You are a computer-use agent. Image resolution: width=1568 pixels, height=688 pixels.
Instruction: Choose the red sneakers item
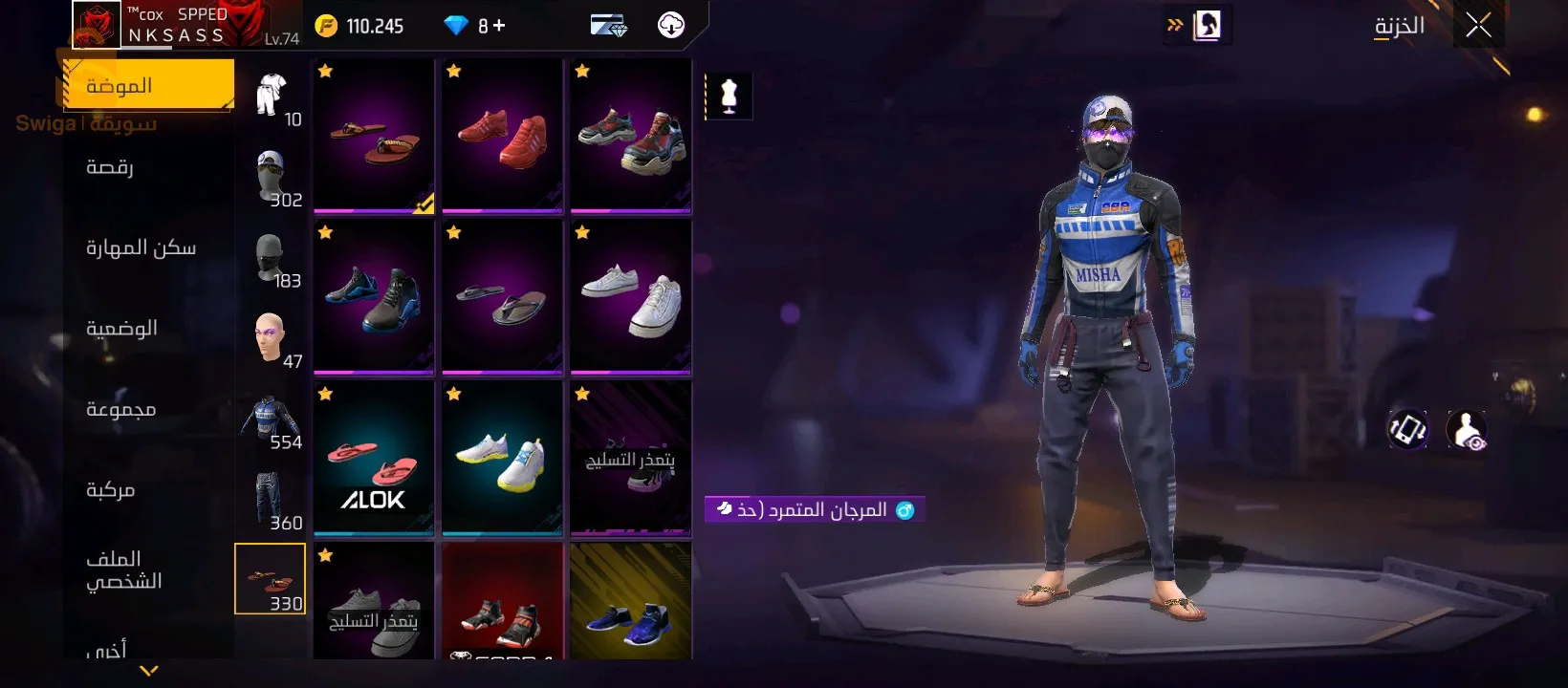pyautogui.click(x=502, y=136)
